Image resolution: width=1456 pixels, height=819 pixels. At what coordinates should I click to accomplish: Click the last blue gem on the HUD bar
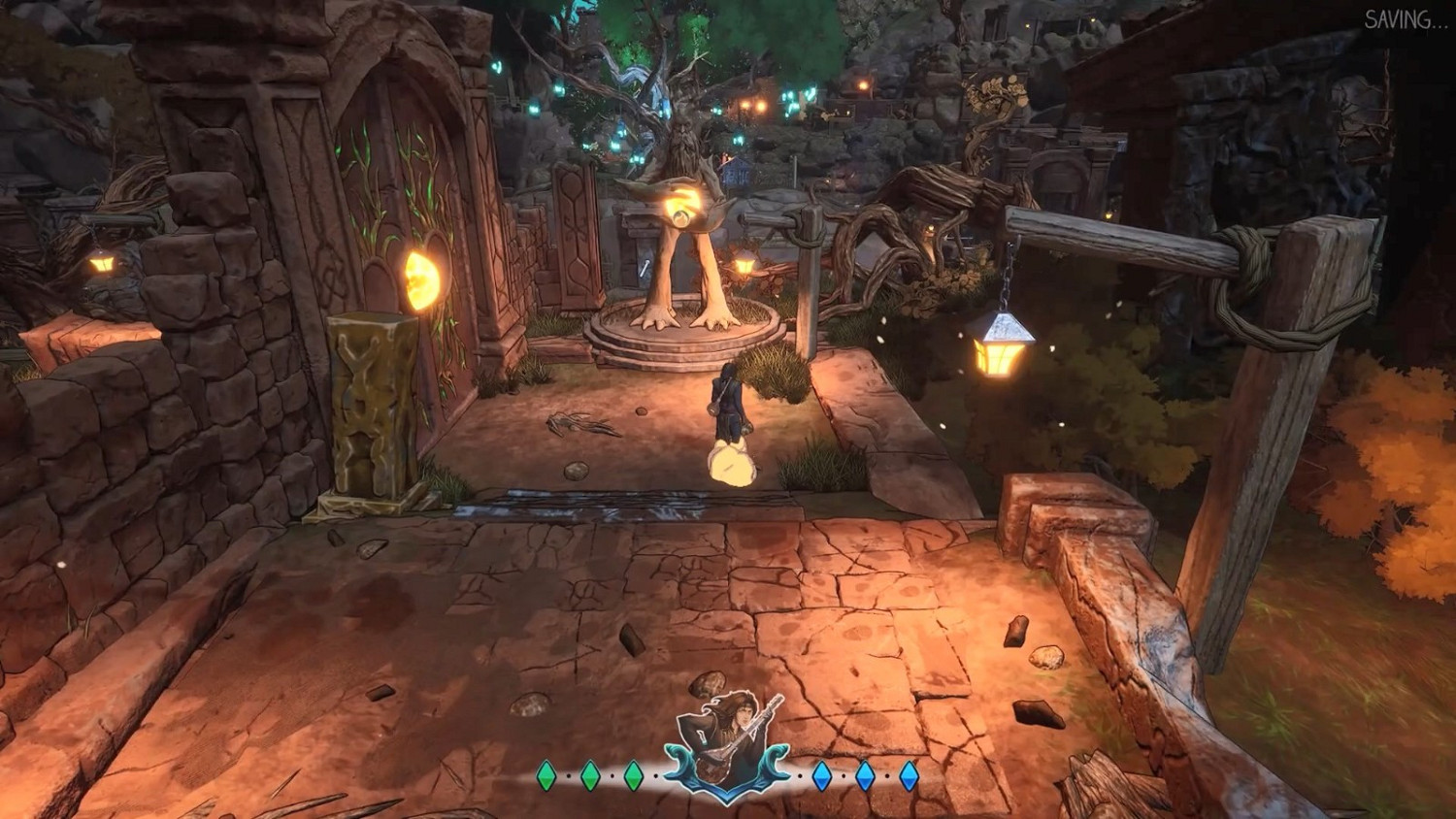910,774
